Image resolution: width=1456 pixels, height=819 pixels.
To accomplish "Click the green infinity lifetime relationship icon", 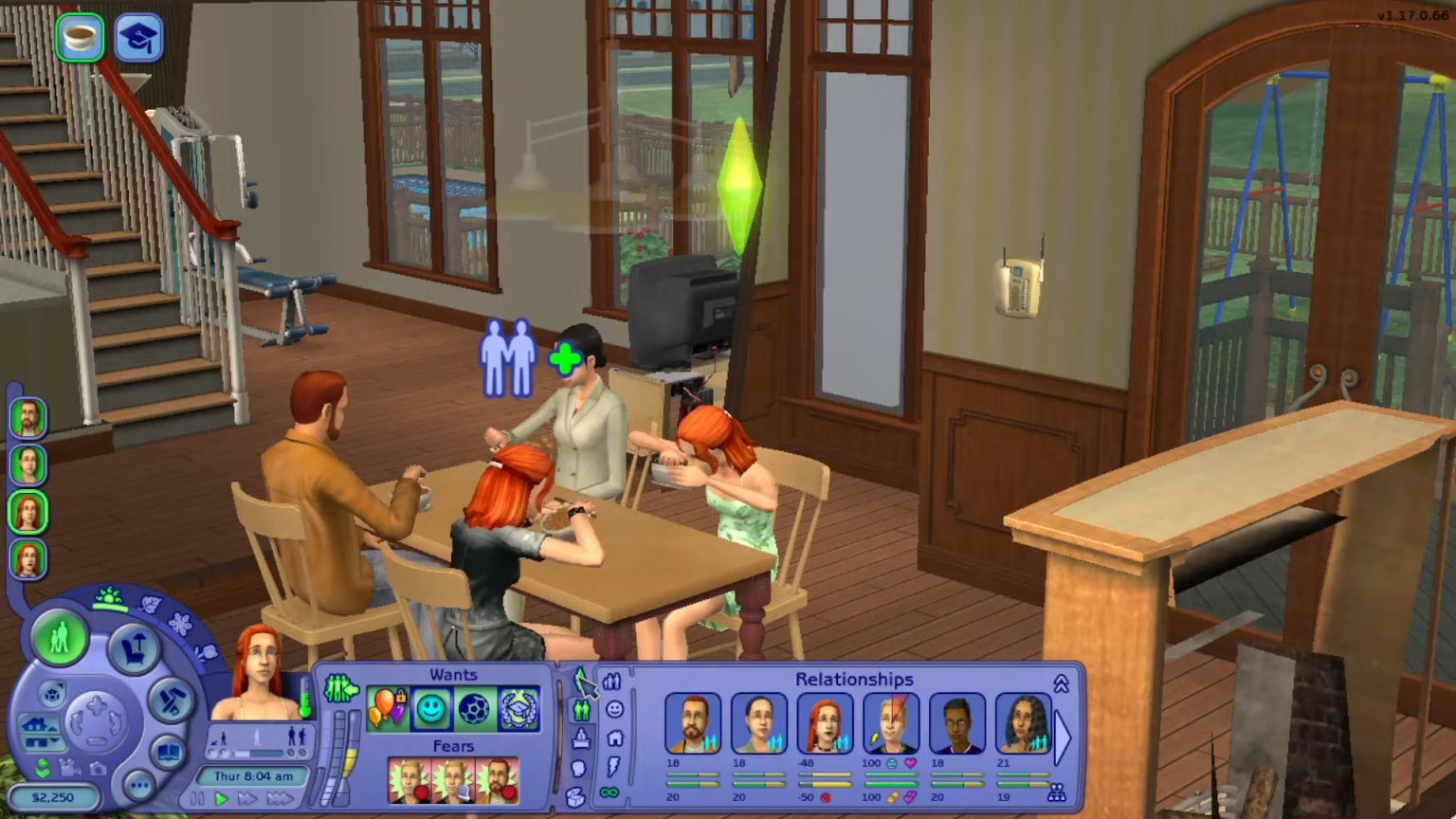I will (x=611, y=792).
